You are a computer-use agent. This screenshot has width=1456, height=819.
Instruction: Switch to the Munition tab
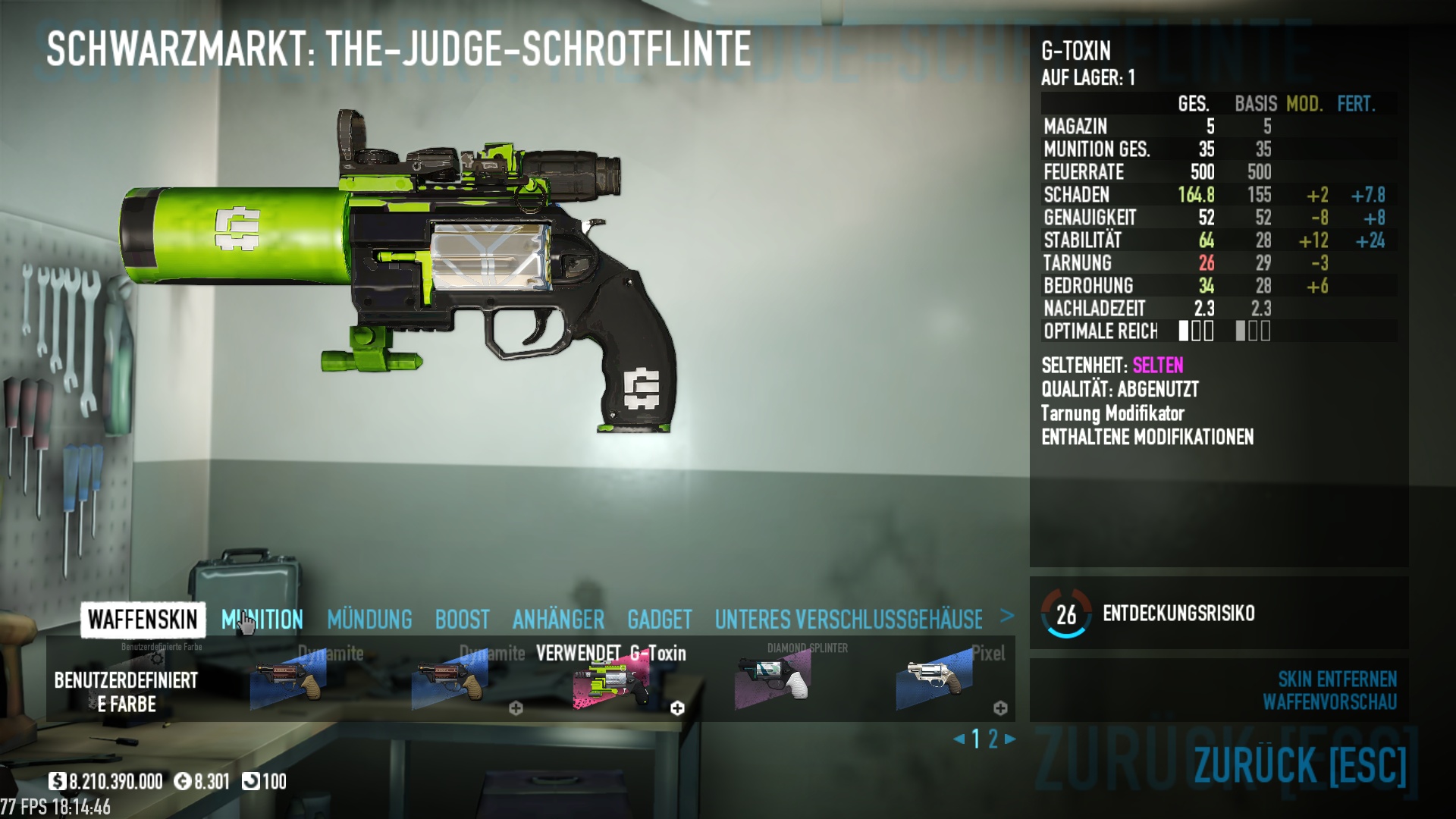click(262, 620)
